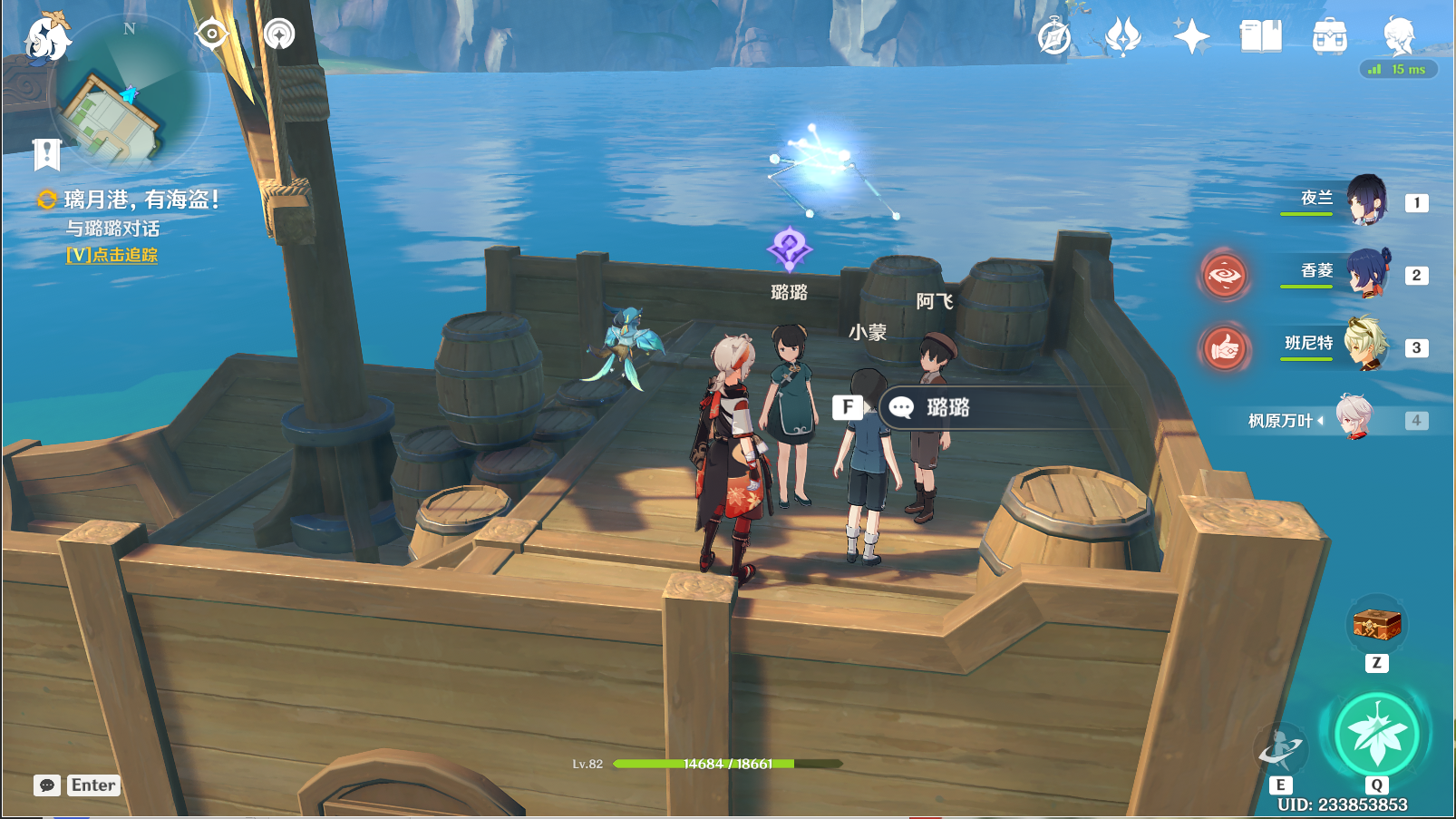Open the adventurer handbook book icon
This screenshot has width=1456, height=819.
point(1260,37)
